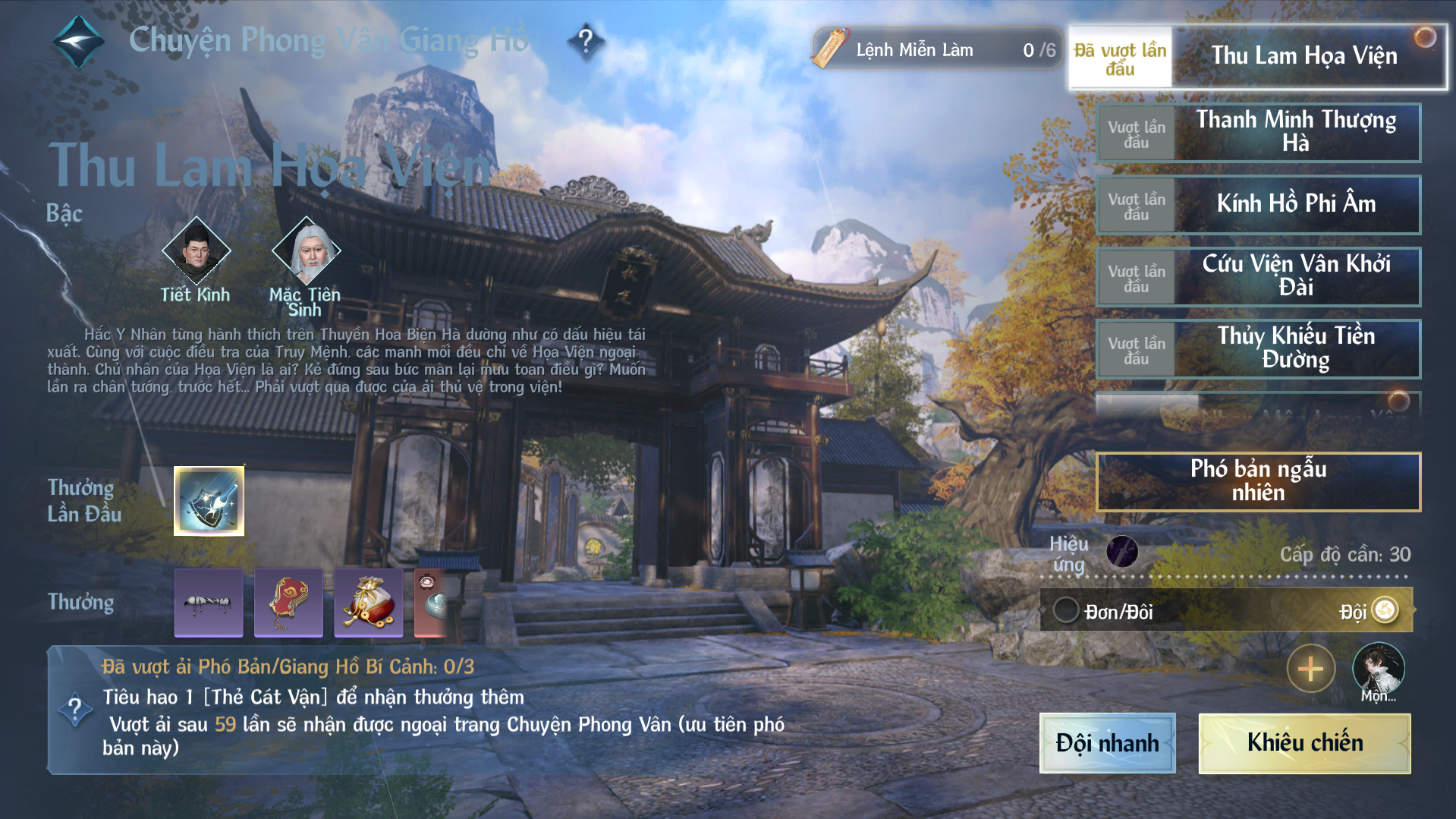Open the help question mark beside the title
Viewport: 1456px width, 819px height.
[x=586, y=40]
